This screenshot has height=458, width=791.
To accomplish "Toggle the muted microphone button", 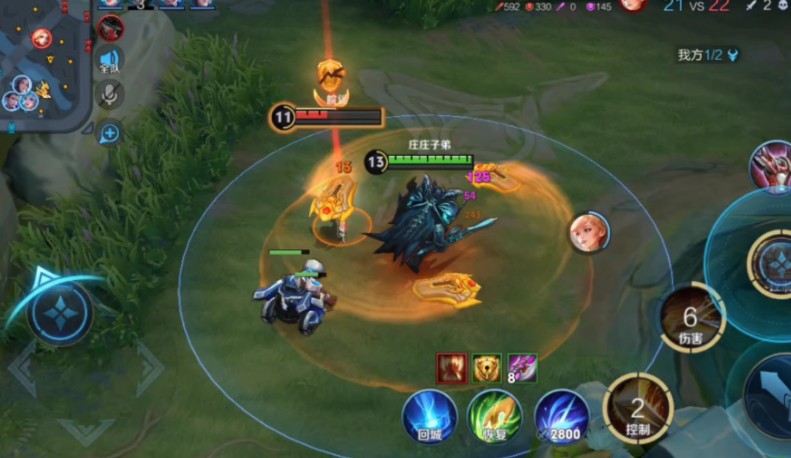I will (110, 96).
